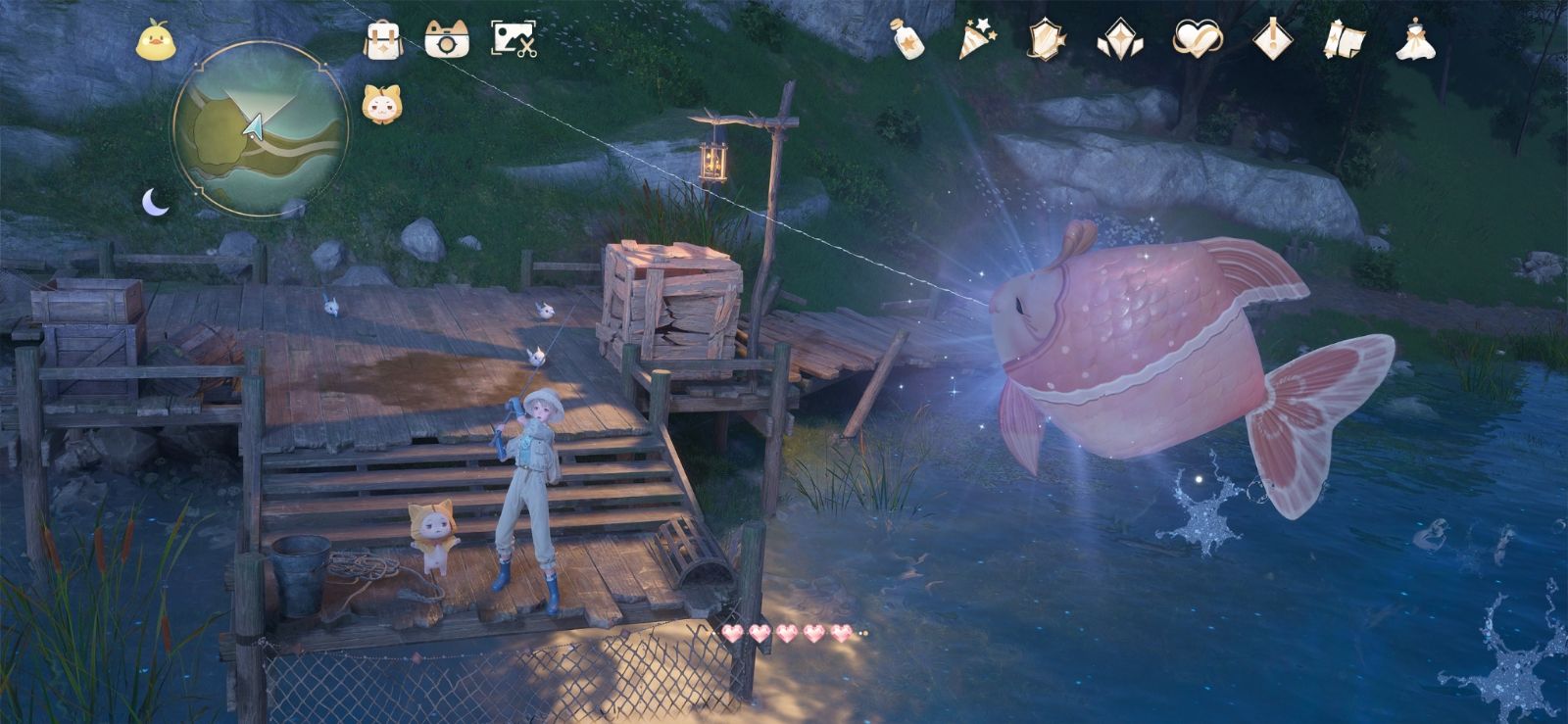Click the picture-and-scissors screenshot icon
The width and height of the screenshot is (1568, 724).
(514, 40)
